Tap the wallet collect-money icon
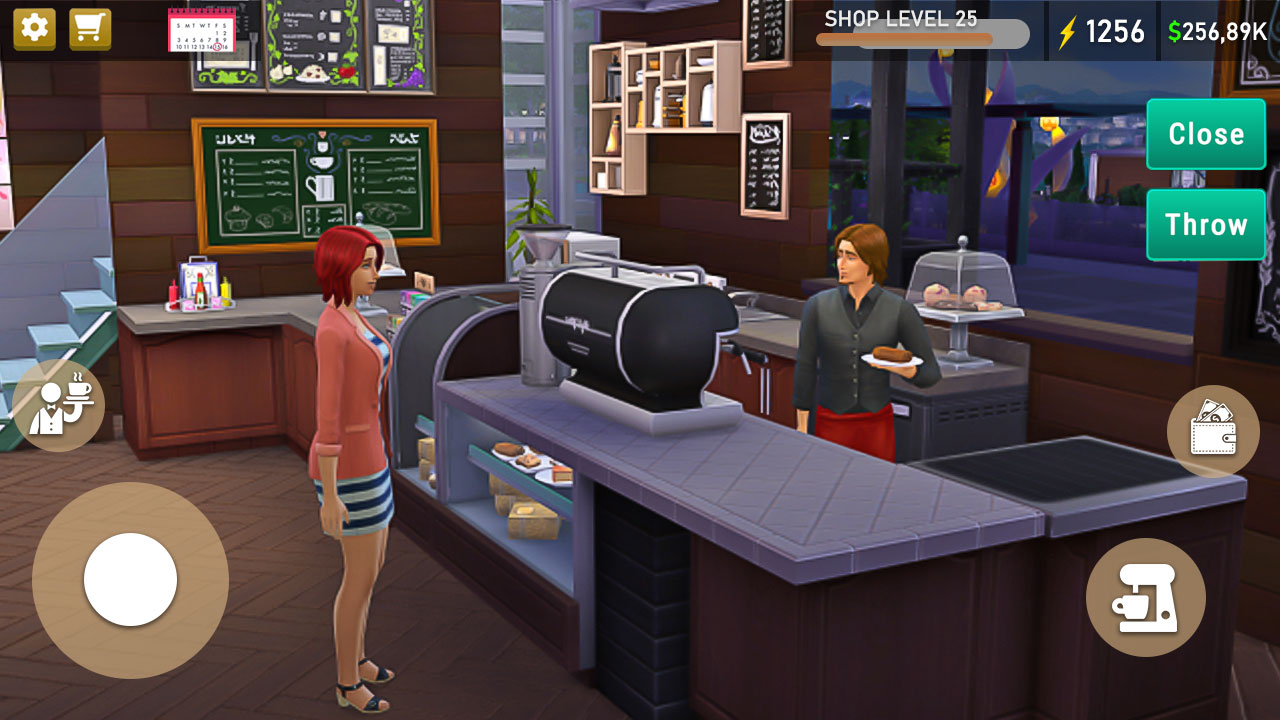This screenshot has height=720, width=1280. [x=1215, y=432]
